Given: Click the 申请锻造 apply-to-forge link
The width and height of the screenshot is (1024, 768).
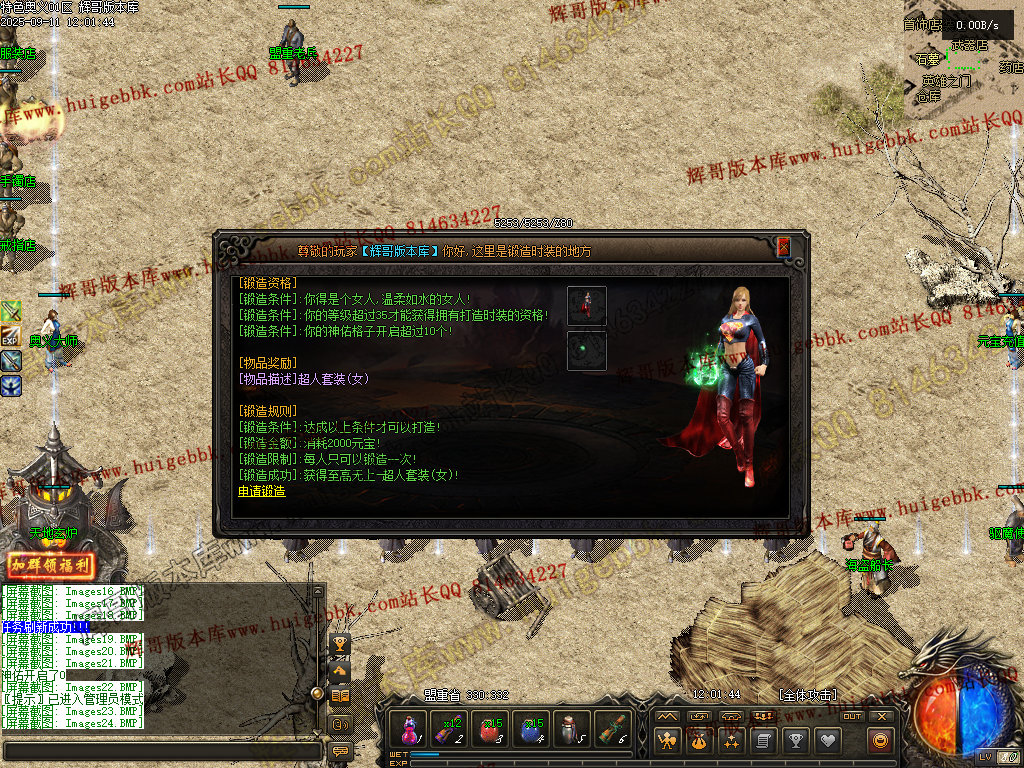Looking at the screenshot, I should coord(261,491).
